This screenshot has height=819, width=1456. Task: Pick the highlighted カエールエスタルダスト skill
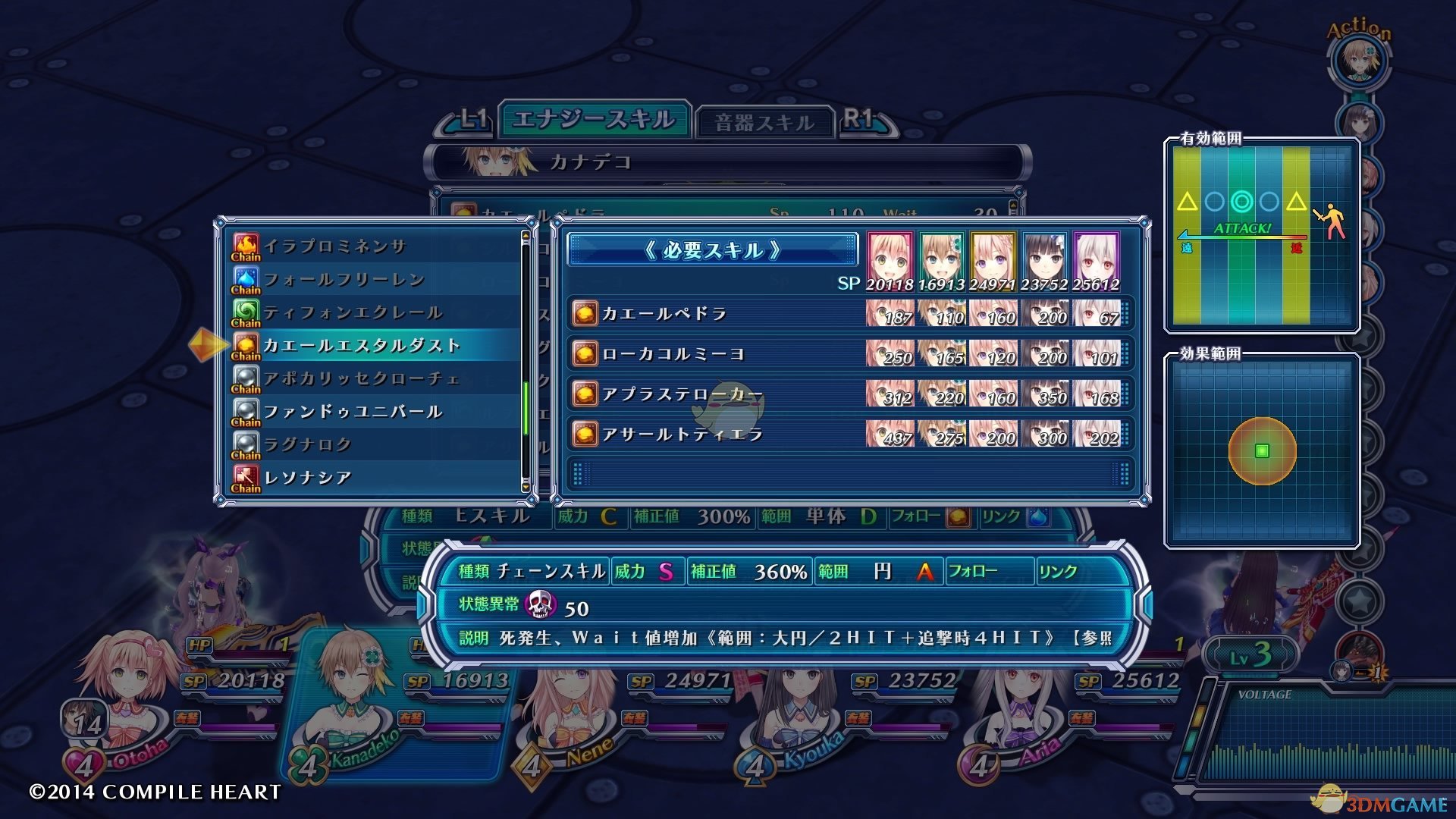(362, 346)
